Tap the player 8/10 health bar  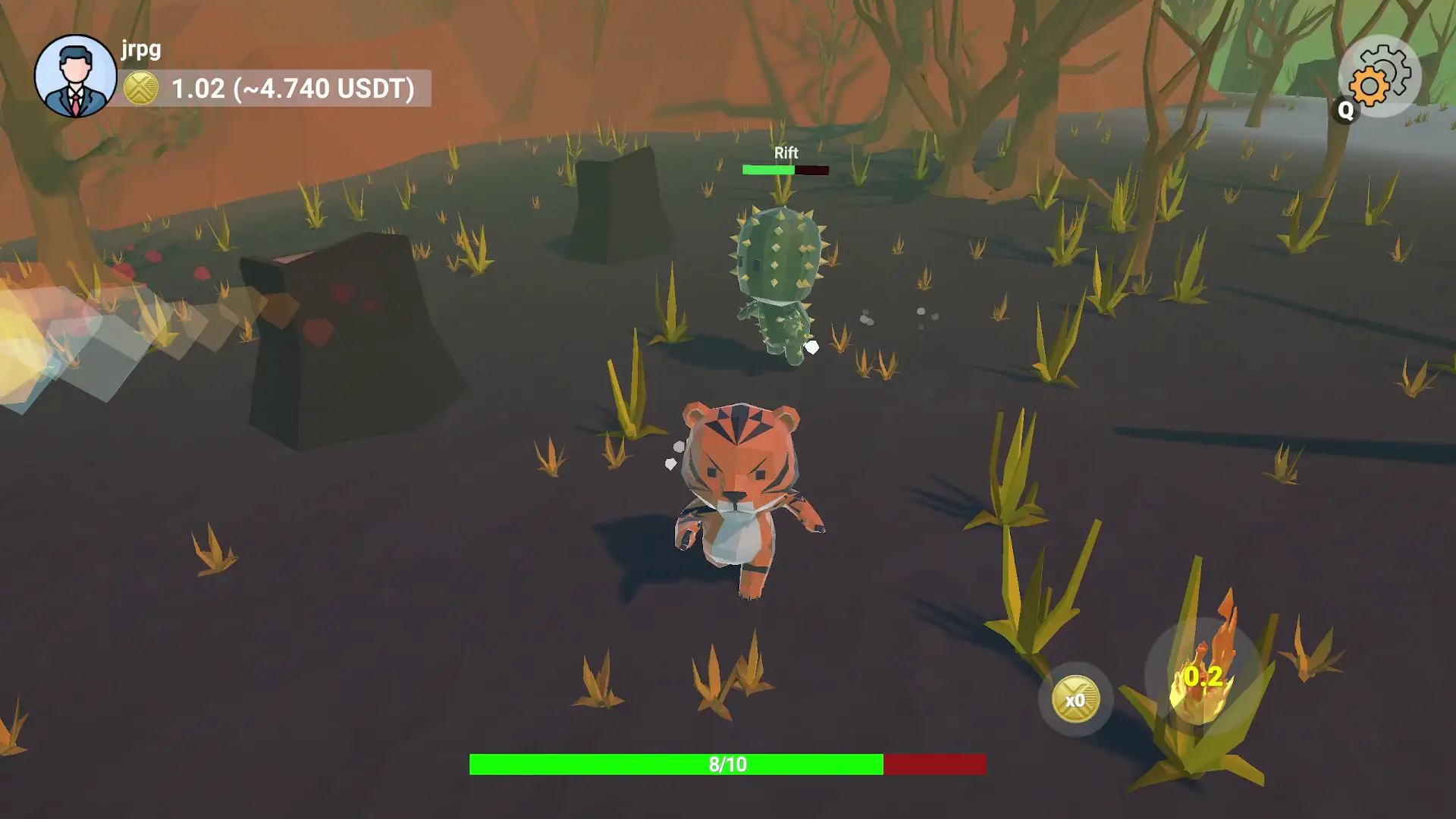[728, 764]
